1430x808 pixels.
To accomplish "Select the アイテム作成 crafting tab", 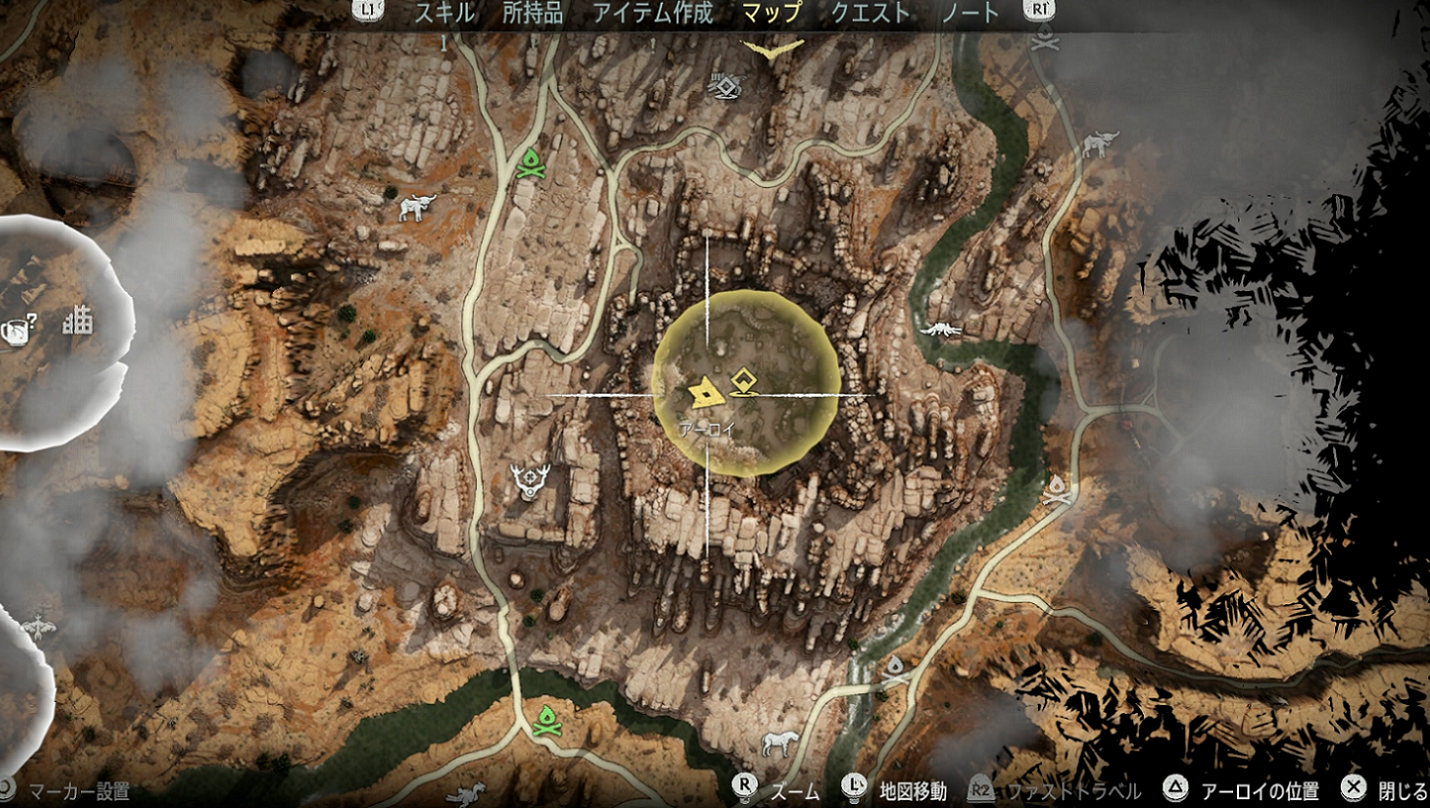I will [x=653, y=13].
